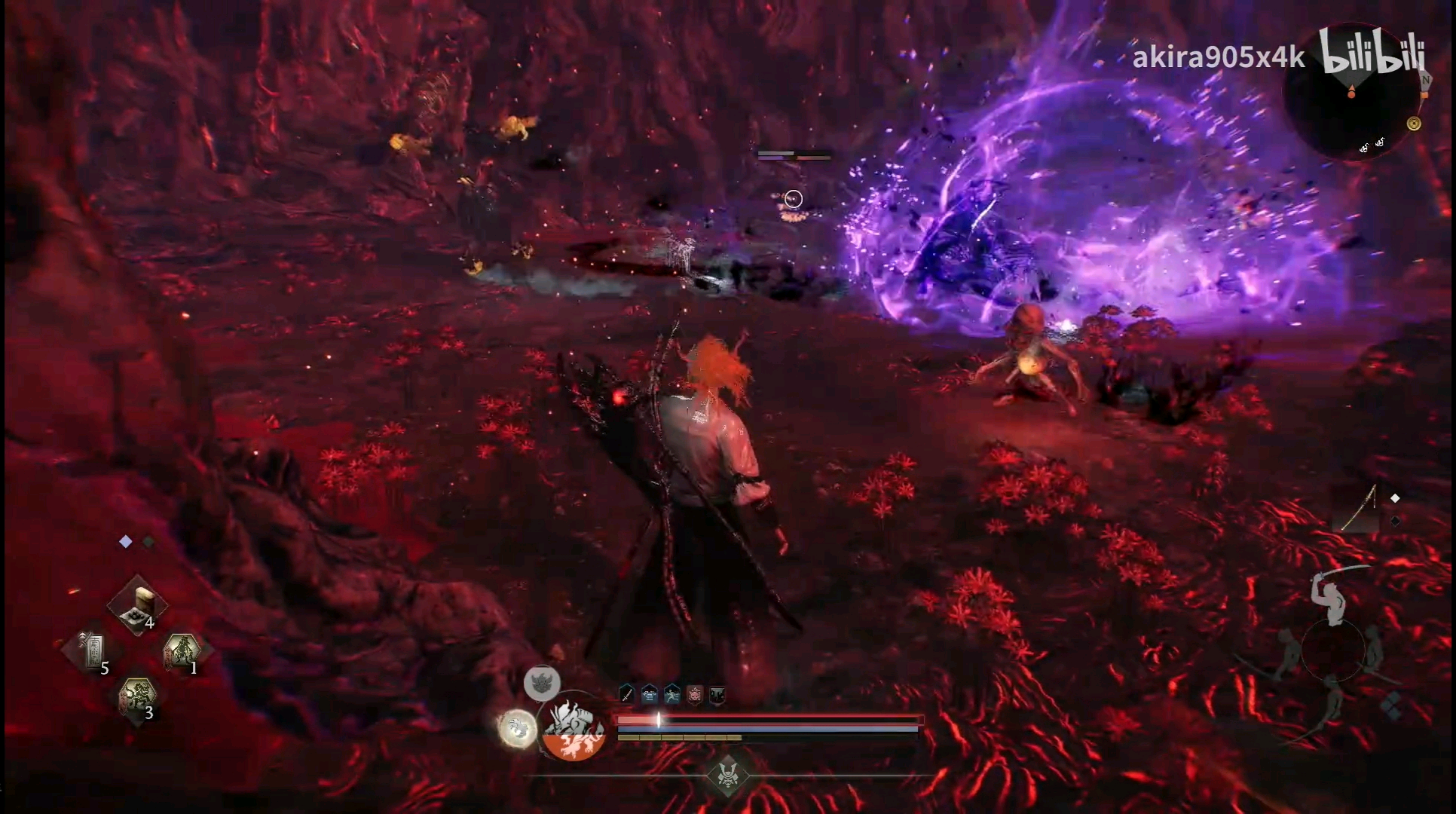Use the paper talisman item with count 5
Image resolution: width=1456 pixels, height=814 pixels.
(93, 650)
